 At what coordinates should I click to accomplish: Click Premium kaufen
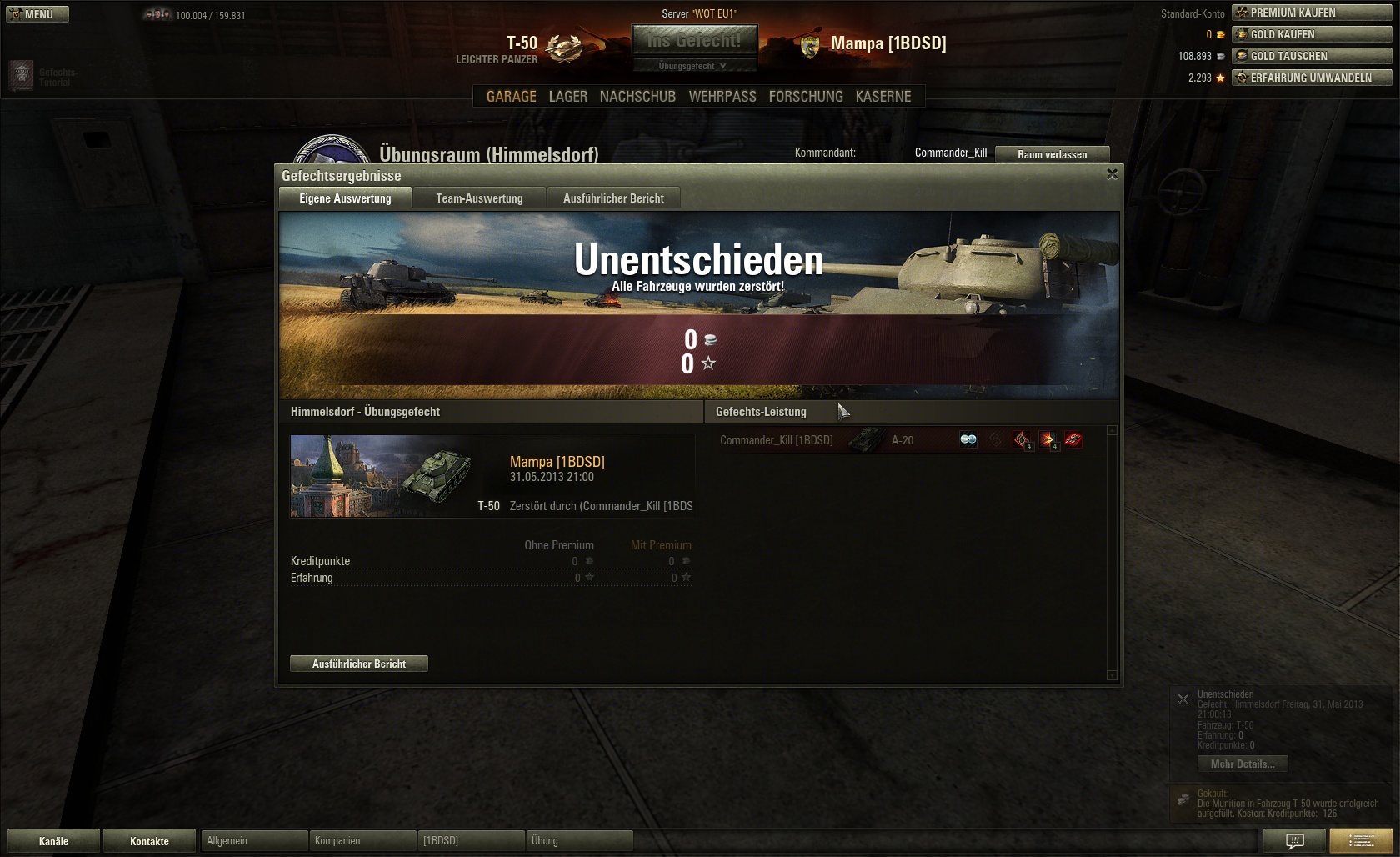(1311, 13)
